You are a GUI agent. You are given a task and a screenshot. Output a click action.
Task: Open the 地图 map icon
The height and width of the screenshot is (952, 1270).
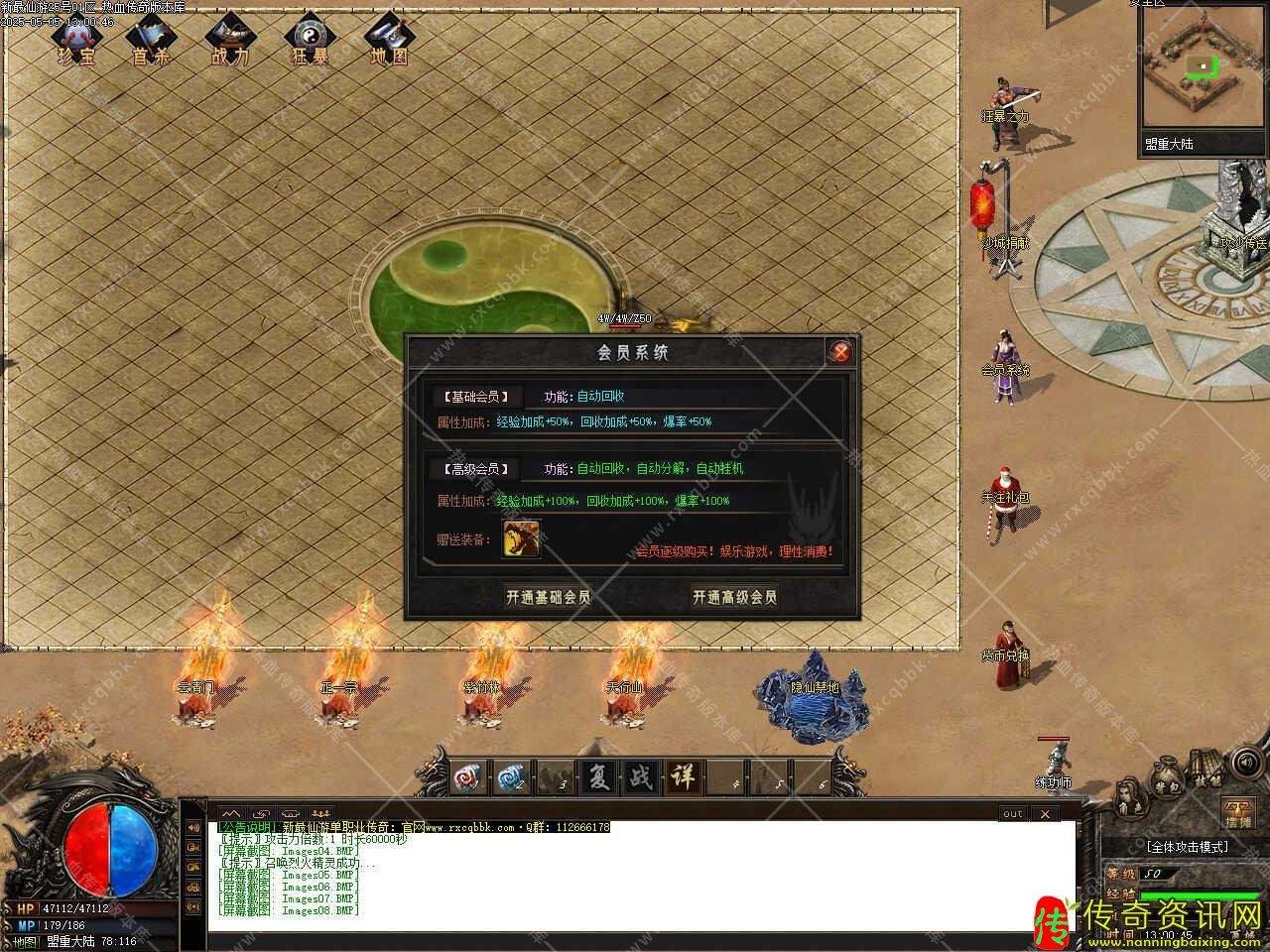click(x=388, y=42)
